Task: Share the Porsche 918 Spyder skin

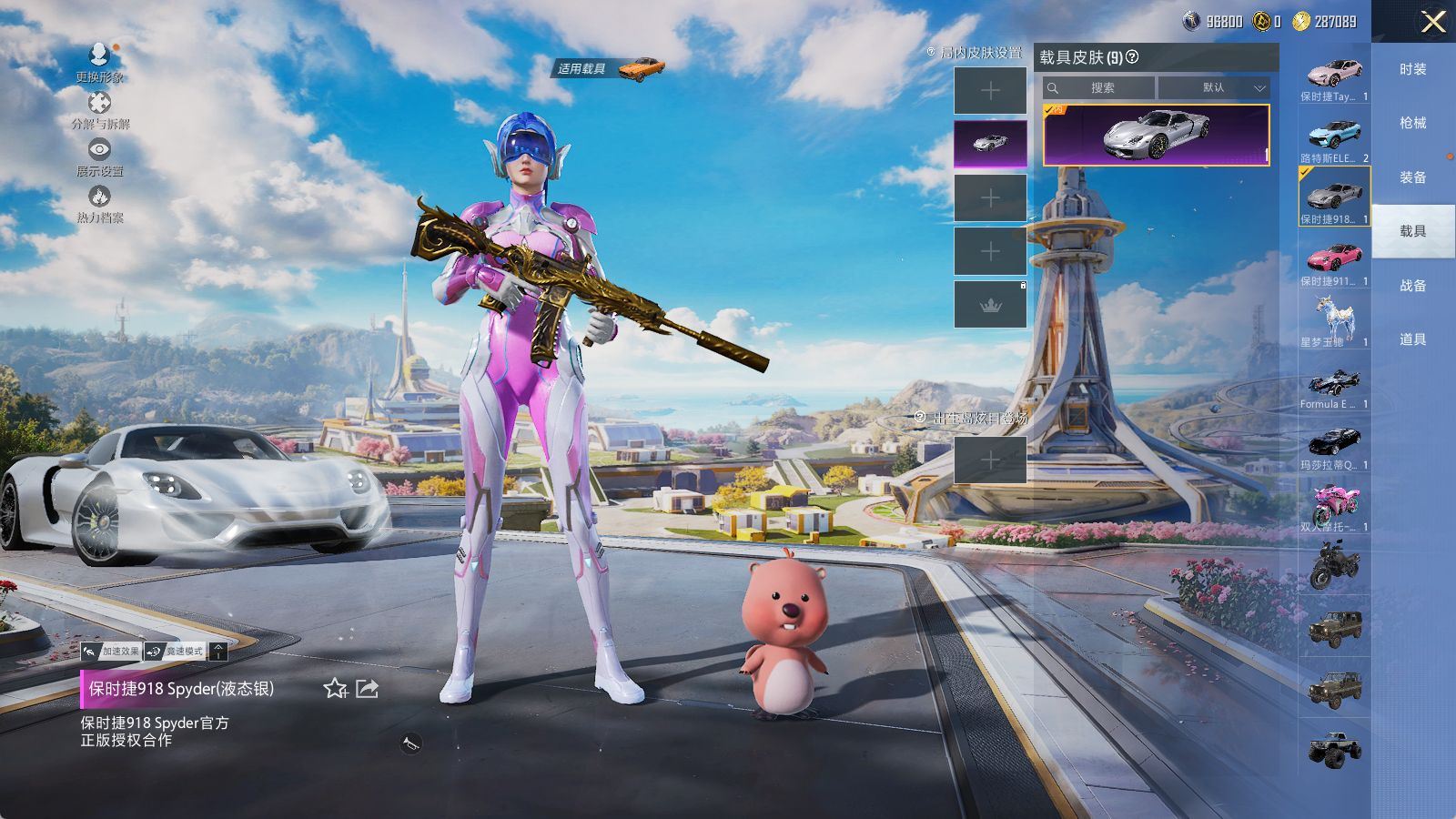Action: (x=367, y=689)
